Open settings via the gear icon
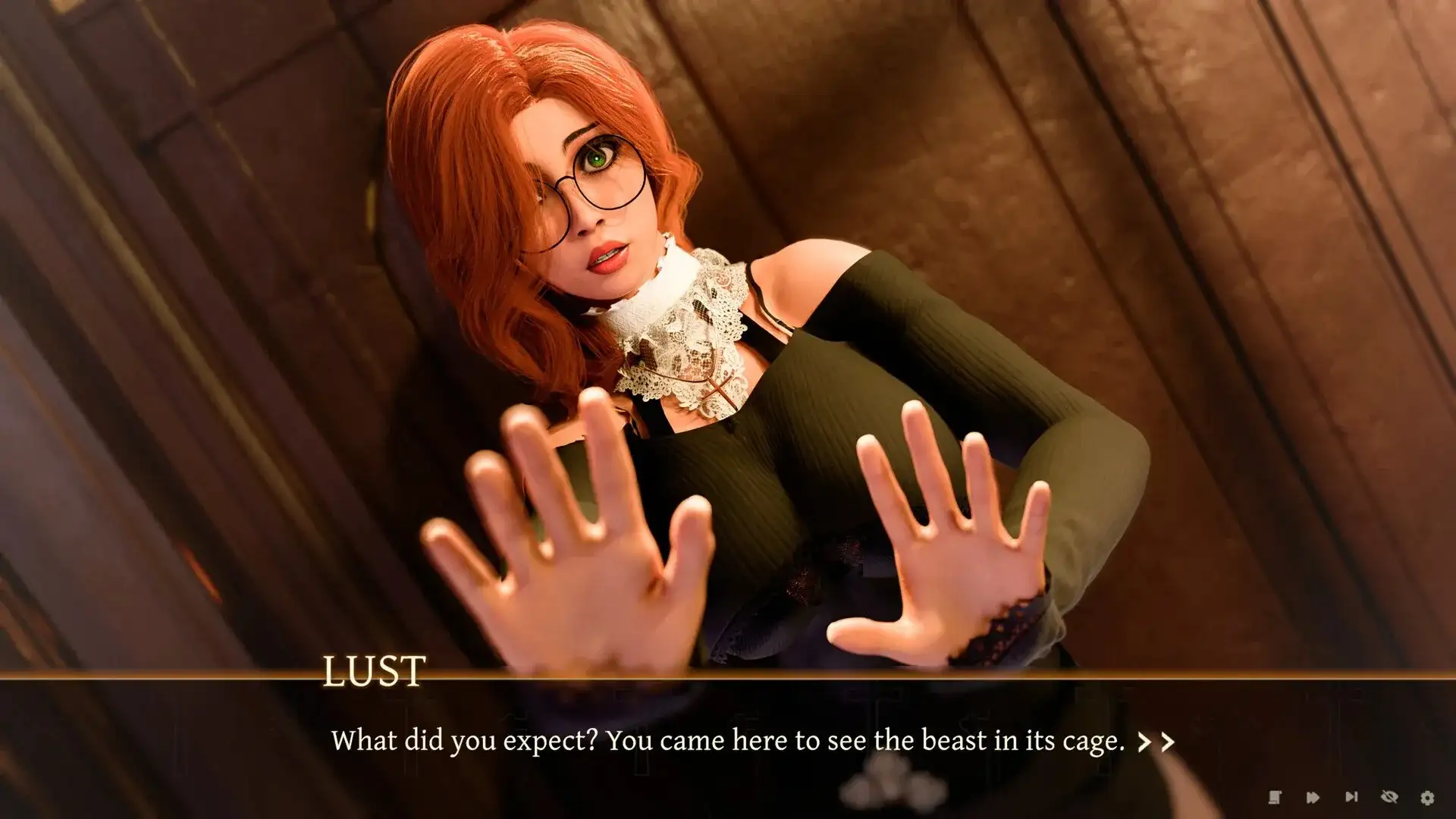Screen dimensions: 1456x819 point(1427,797)
